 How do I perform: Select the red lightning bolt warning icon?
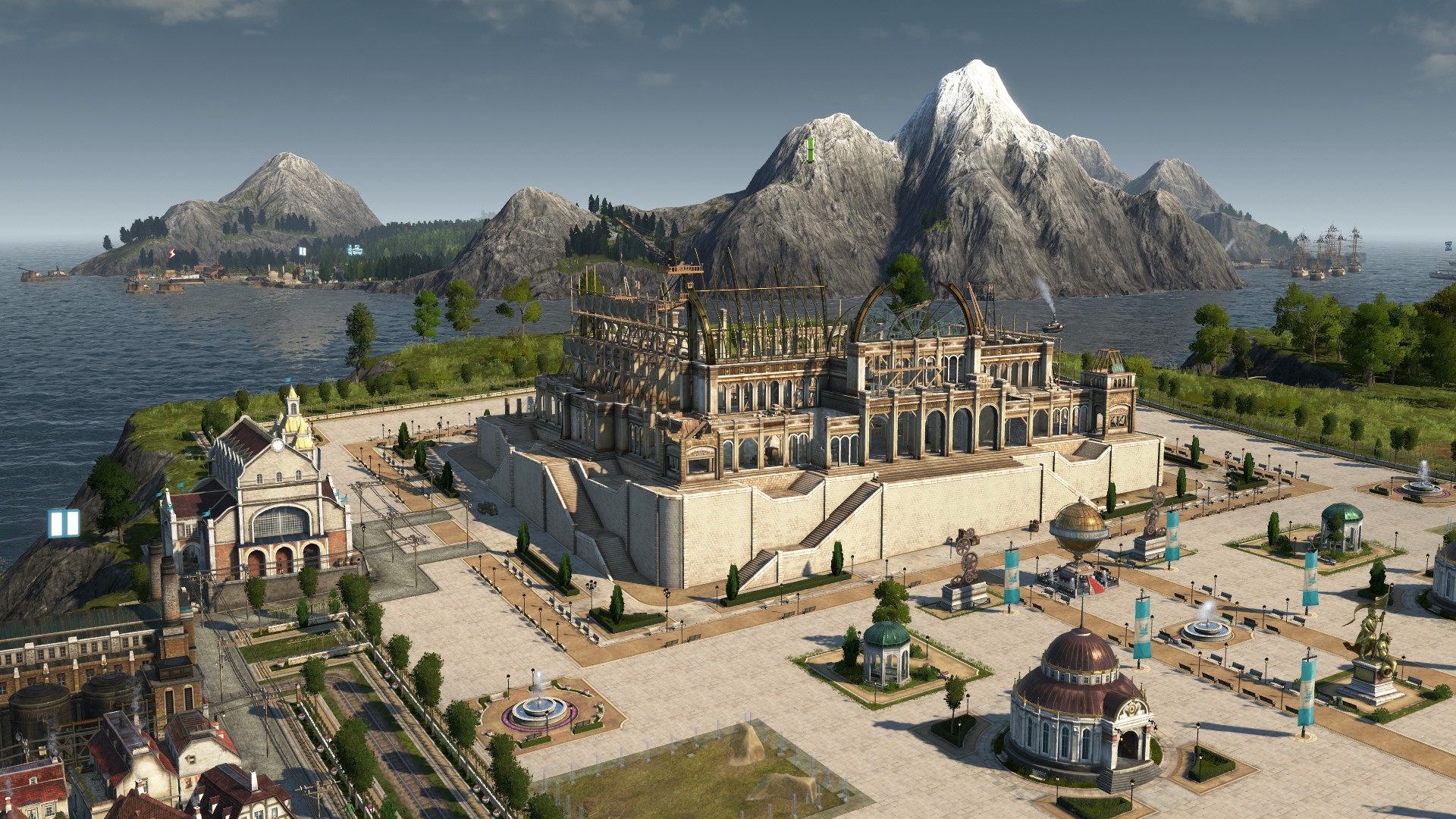tap(173, 253)
